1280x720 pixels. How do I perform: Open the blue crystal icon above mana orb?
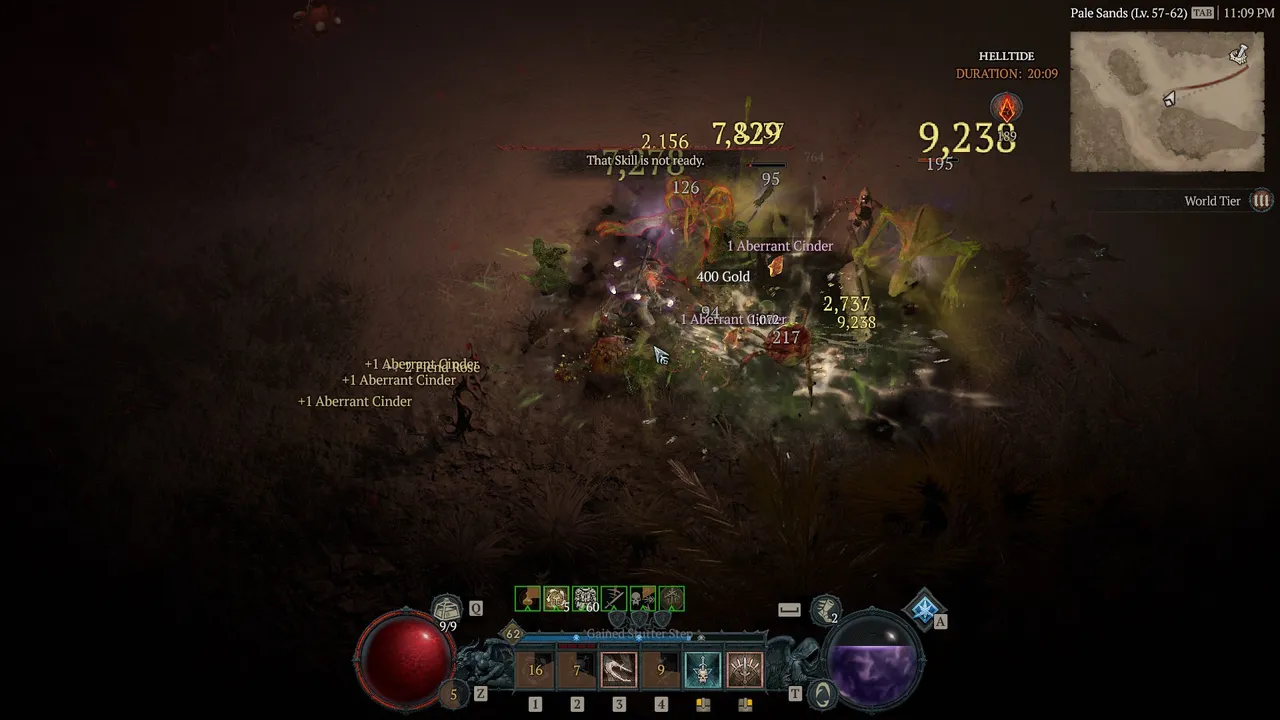pyautogui.click(x=924, y=607)
